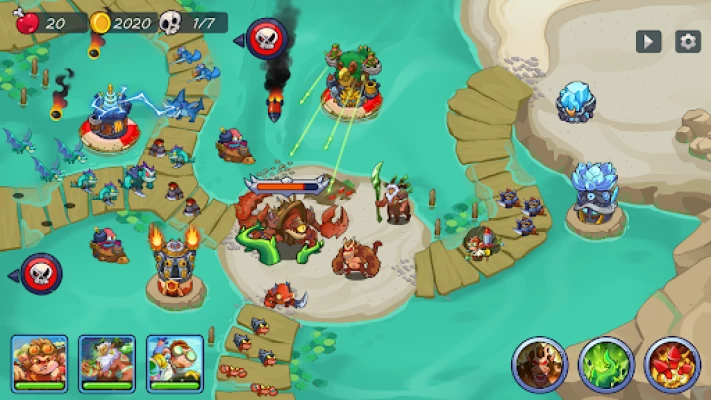Call the next wave via top skull badge
The height and width of the screenshot is (400, 711).
click(x=265, y=39)
